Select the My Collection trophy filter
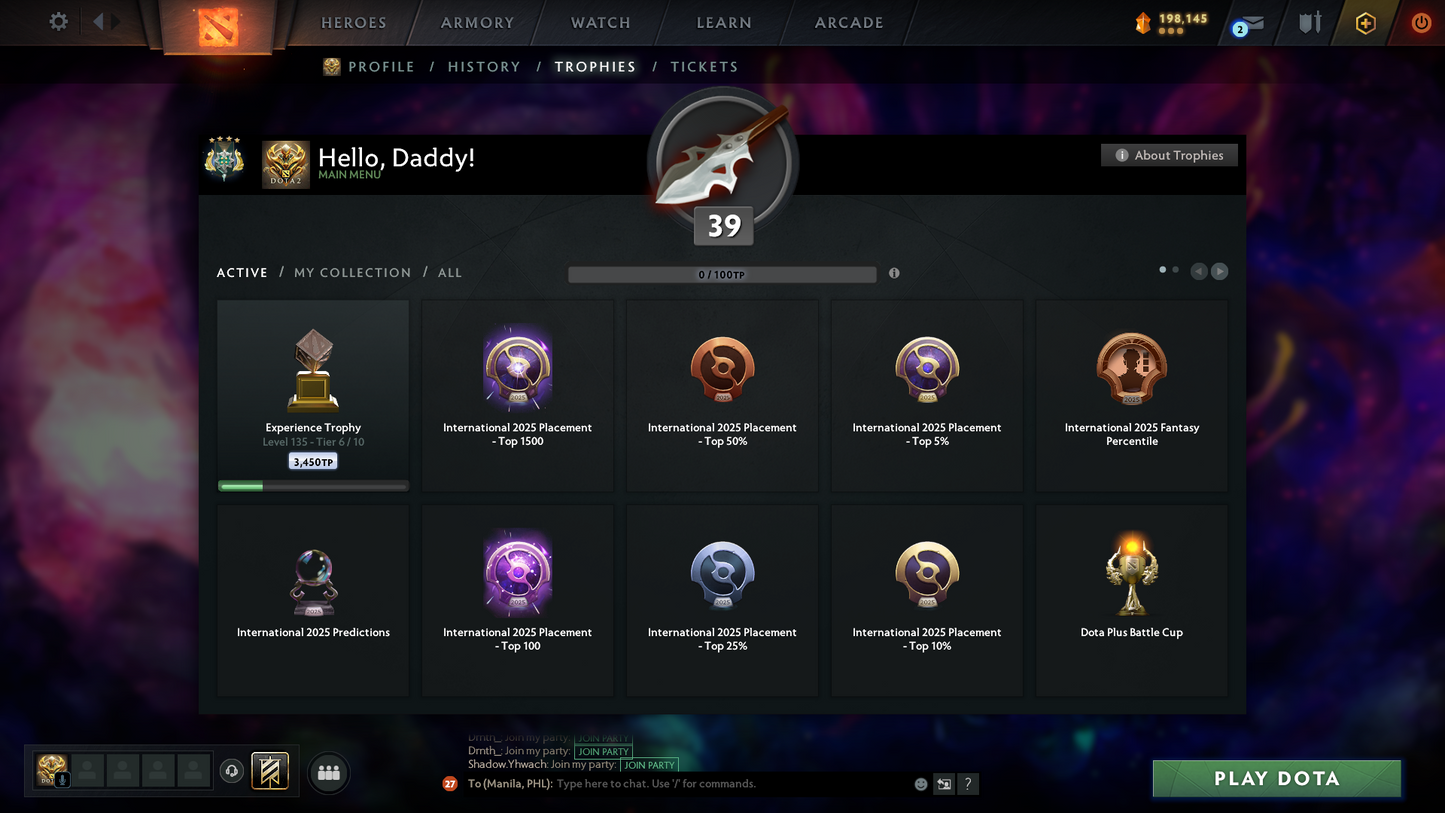Image resolution: width=1445 pixels, height=813 pixels. (x=352, y=273)
